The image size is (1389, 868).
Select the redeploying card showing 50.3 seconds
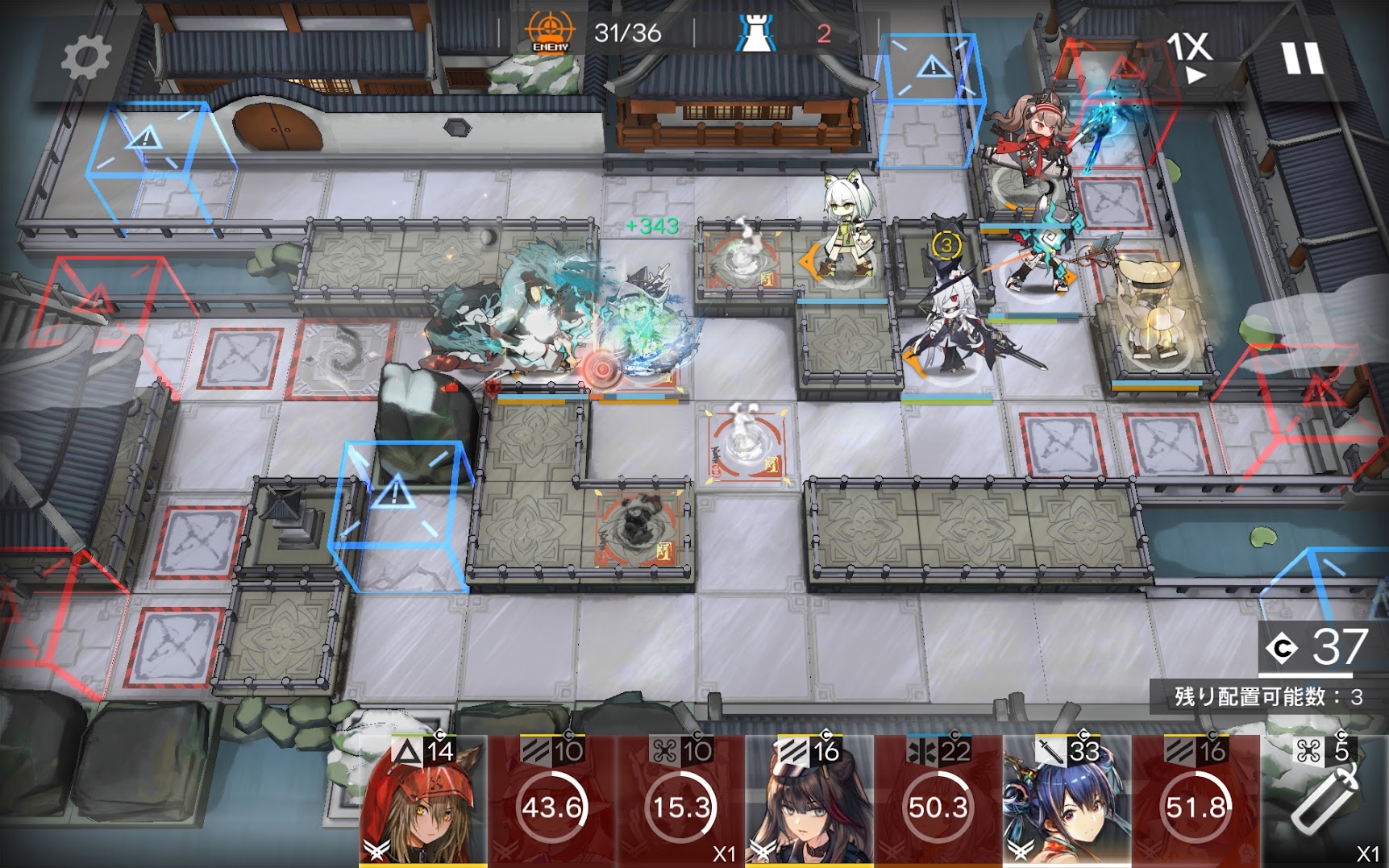(x=938, y=802)
